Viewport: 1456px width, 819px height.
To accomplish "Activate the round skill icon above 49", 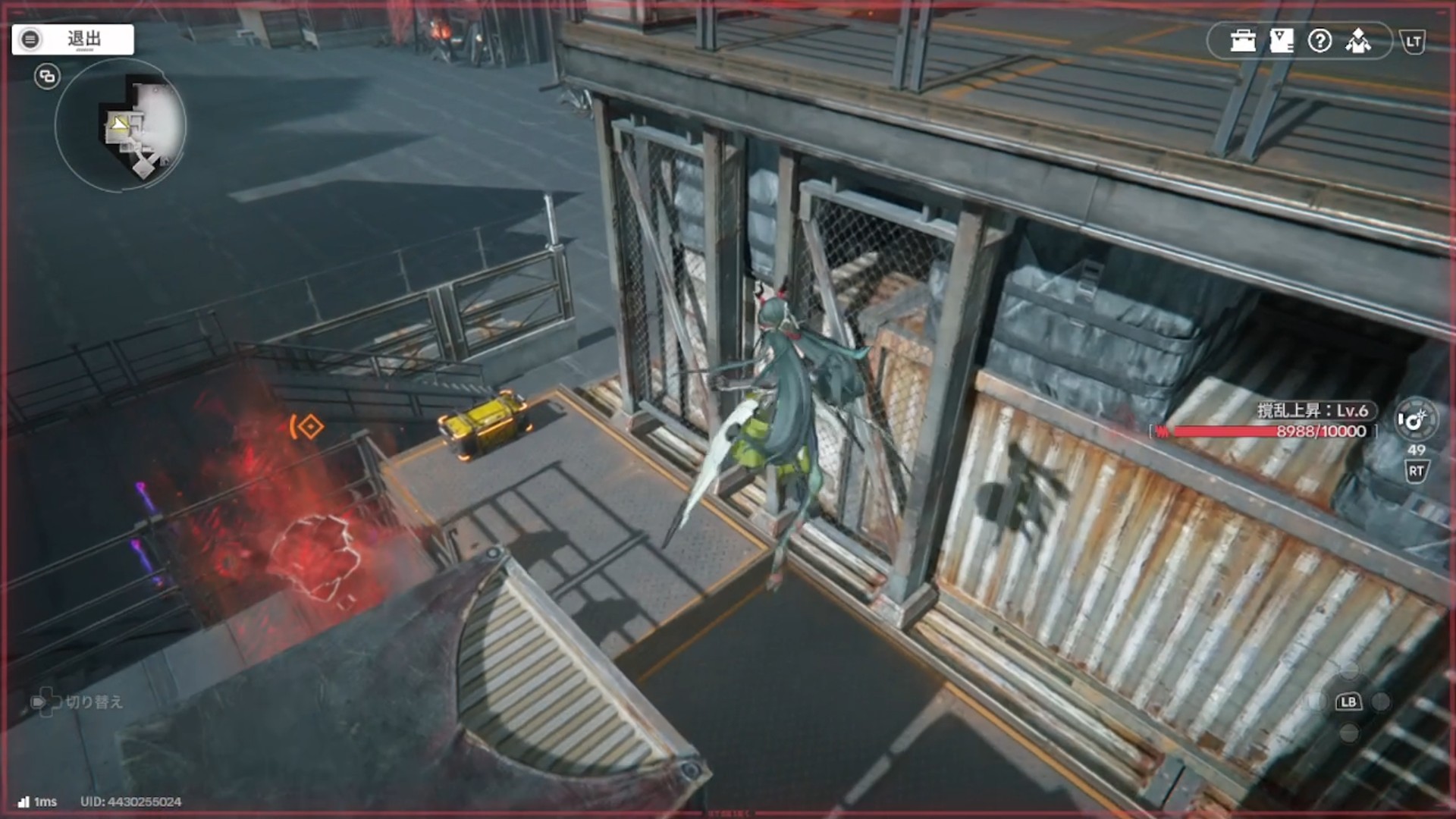I will click(x=1415, y=419).
